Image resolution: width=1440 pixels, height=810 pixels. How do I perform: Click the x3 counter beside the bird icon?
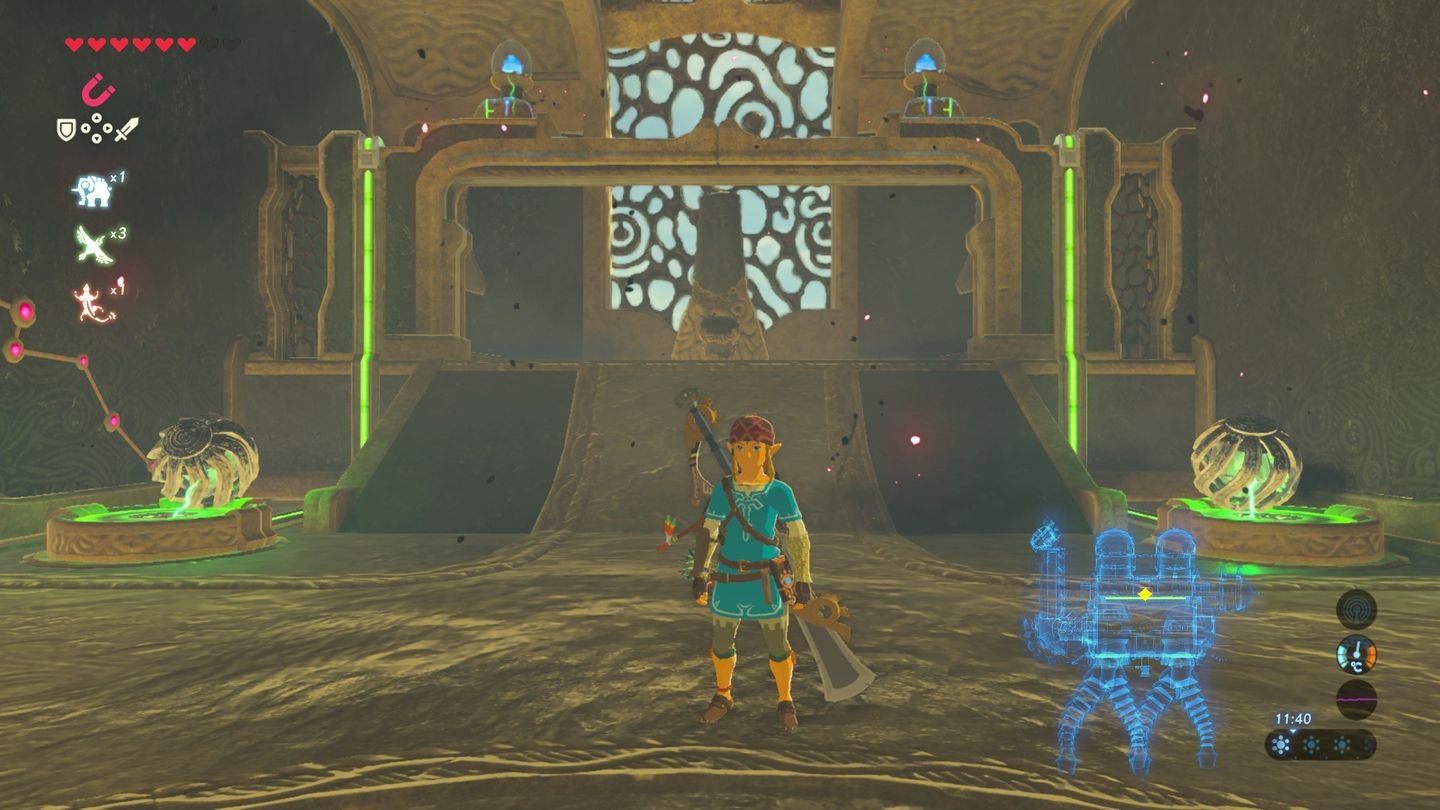pyautogui.click(x=117, y=234)
